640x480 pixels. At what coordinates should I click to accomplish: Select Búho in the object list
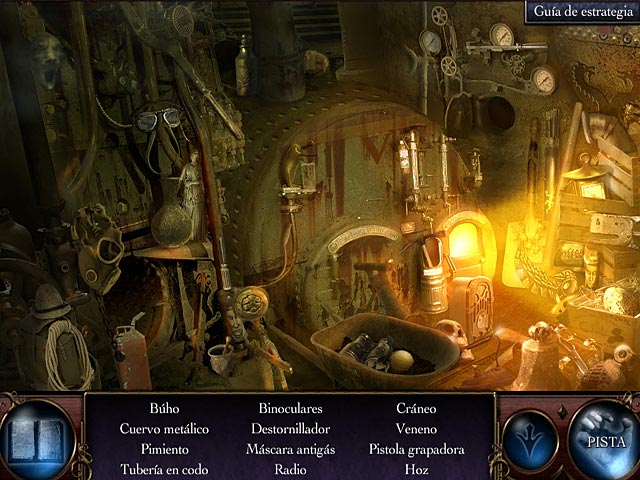[164, 409]
